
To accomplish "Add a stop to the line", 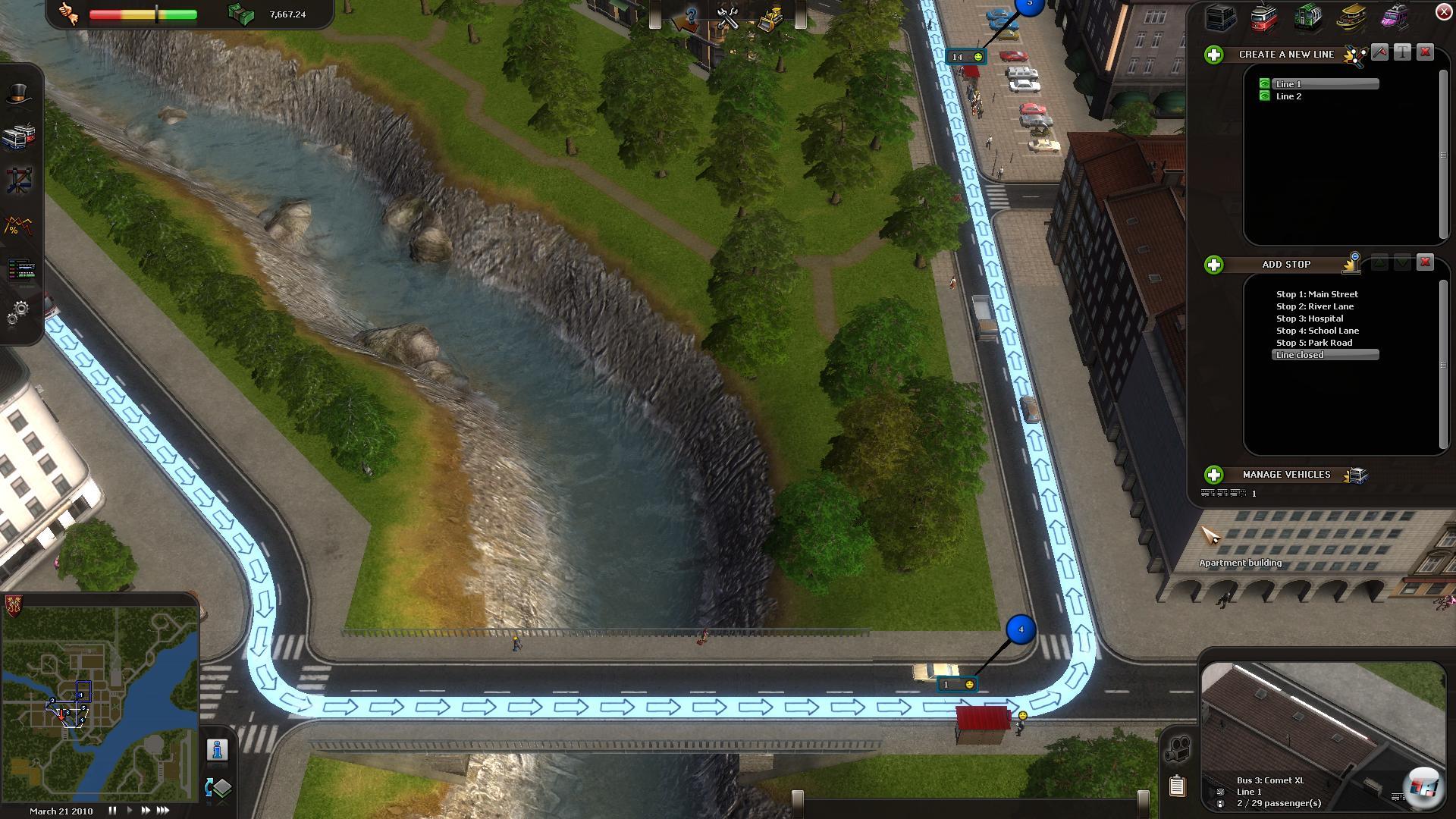I will coord(1214,265).
